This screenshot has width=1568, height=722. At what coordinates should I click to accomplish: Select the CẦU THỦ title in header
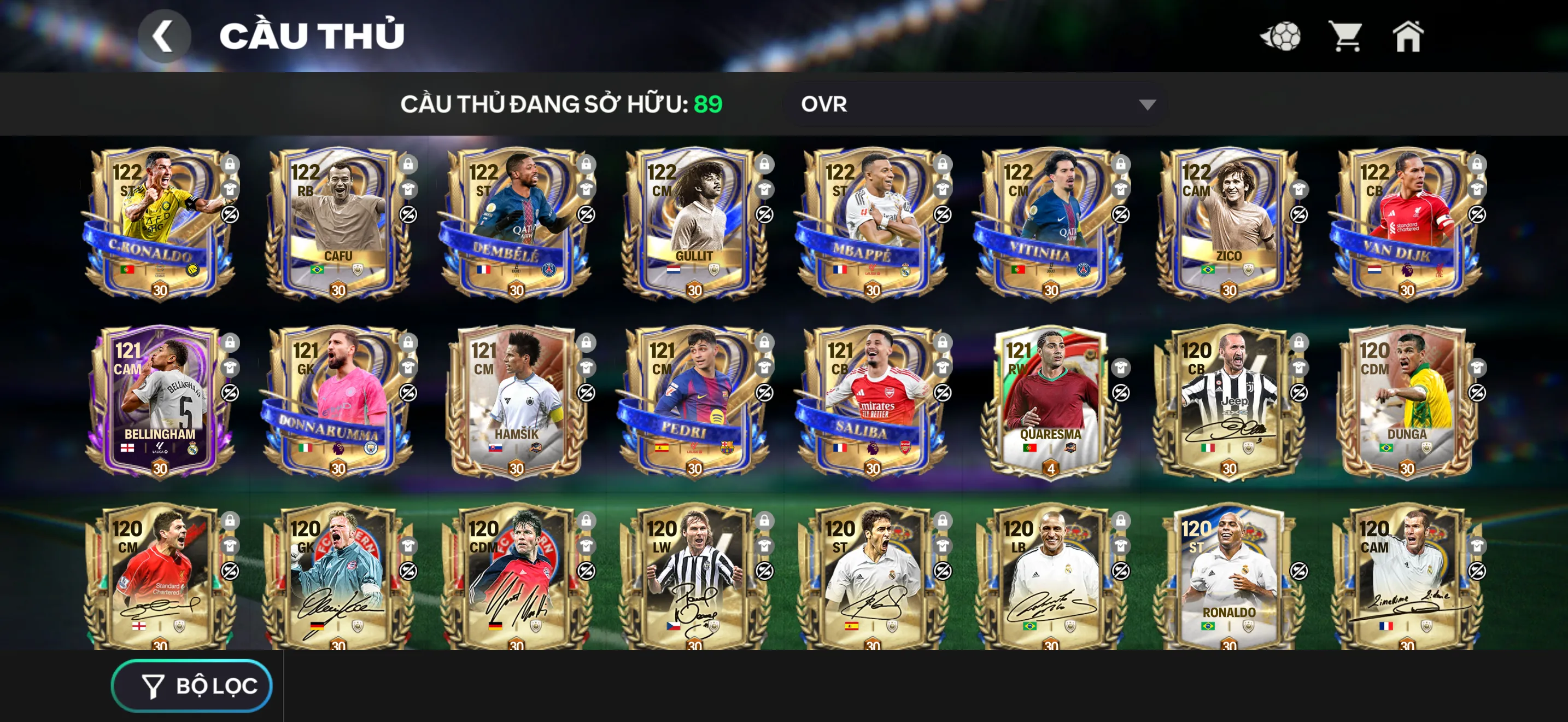[313, 34]
